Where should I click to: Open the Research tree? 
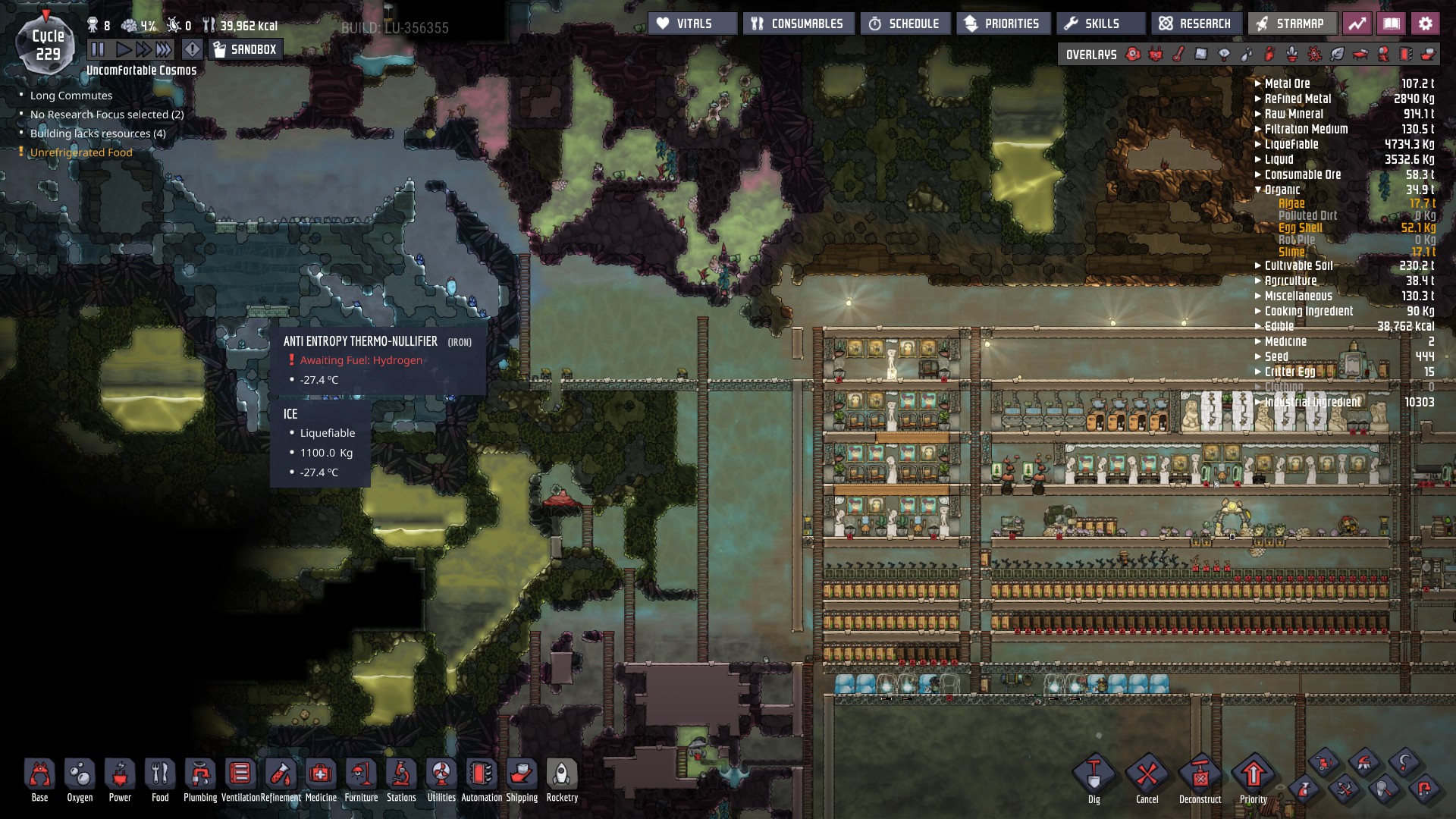[x=1196, y=24]
